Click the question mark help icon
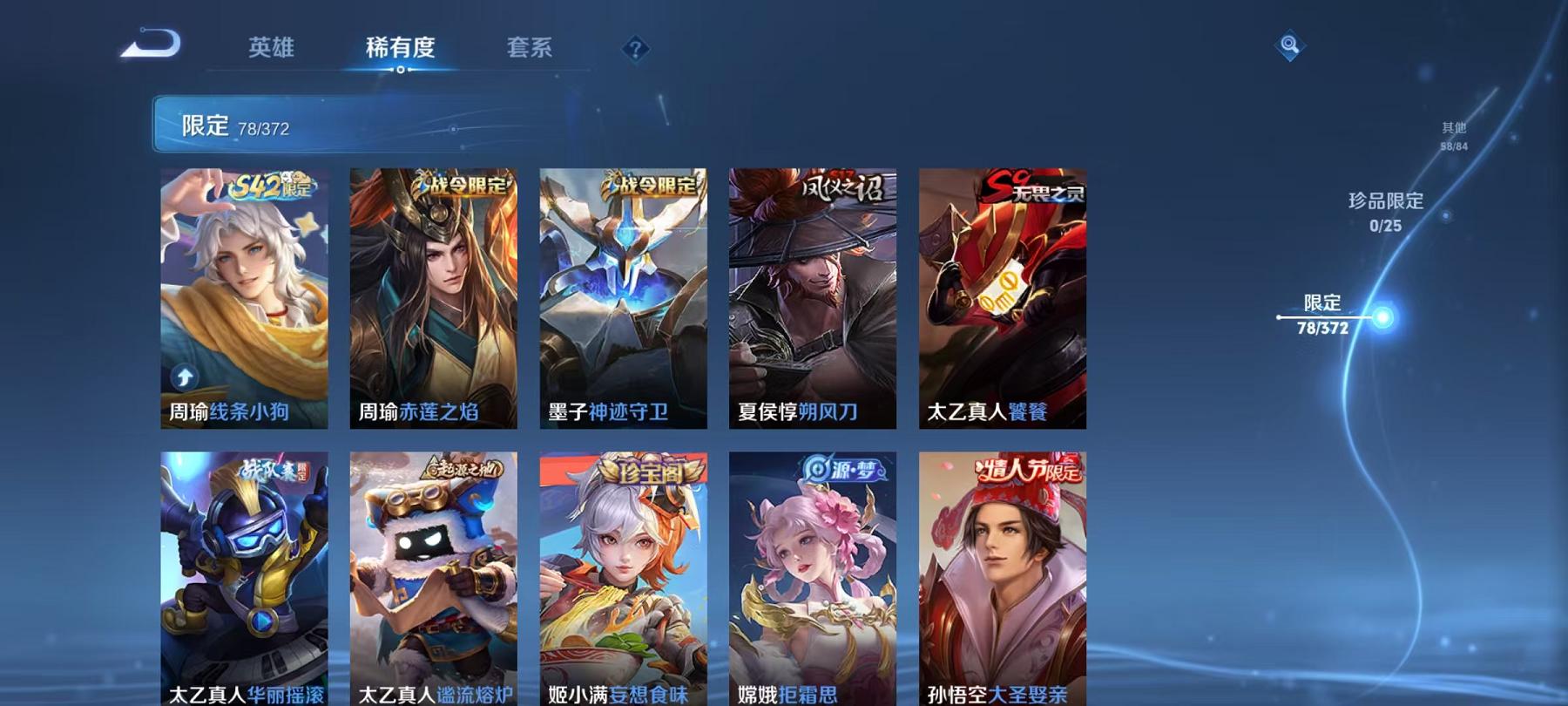Viewport: 1568px width, 706px height. pyautogui.click(x=635, y=49)
